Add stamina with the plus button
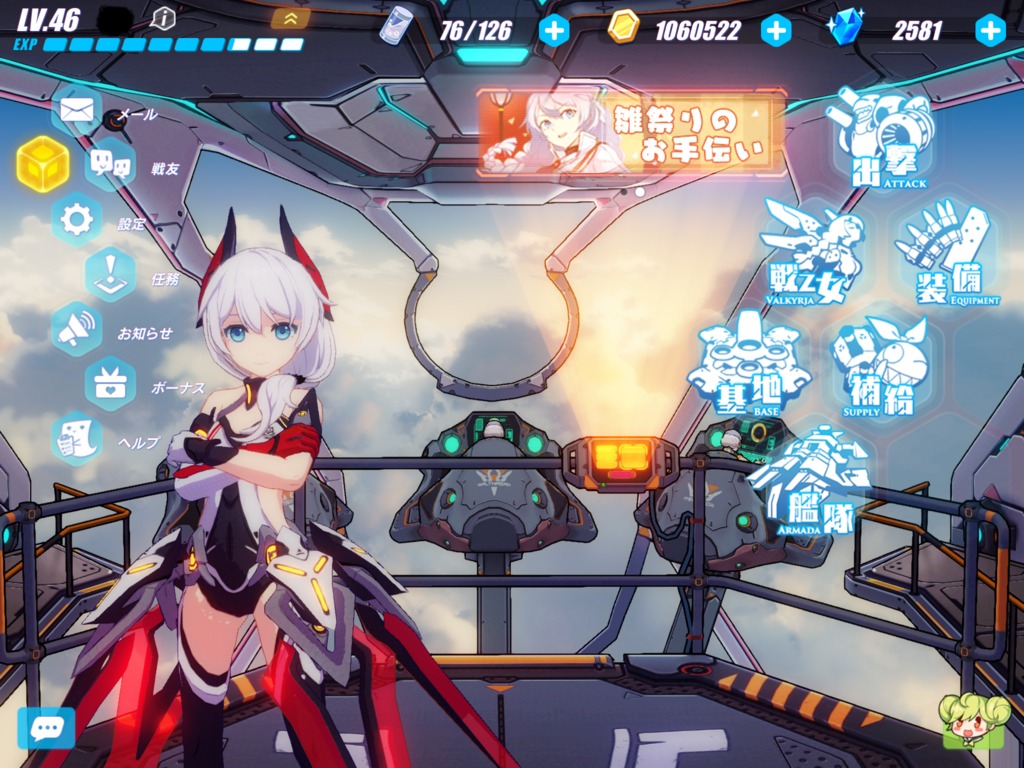This screenshot has width=1024, height=768. [554, 30]
